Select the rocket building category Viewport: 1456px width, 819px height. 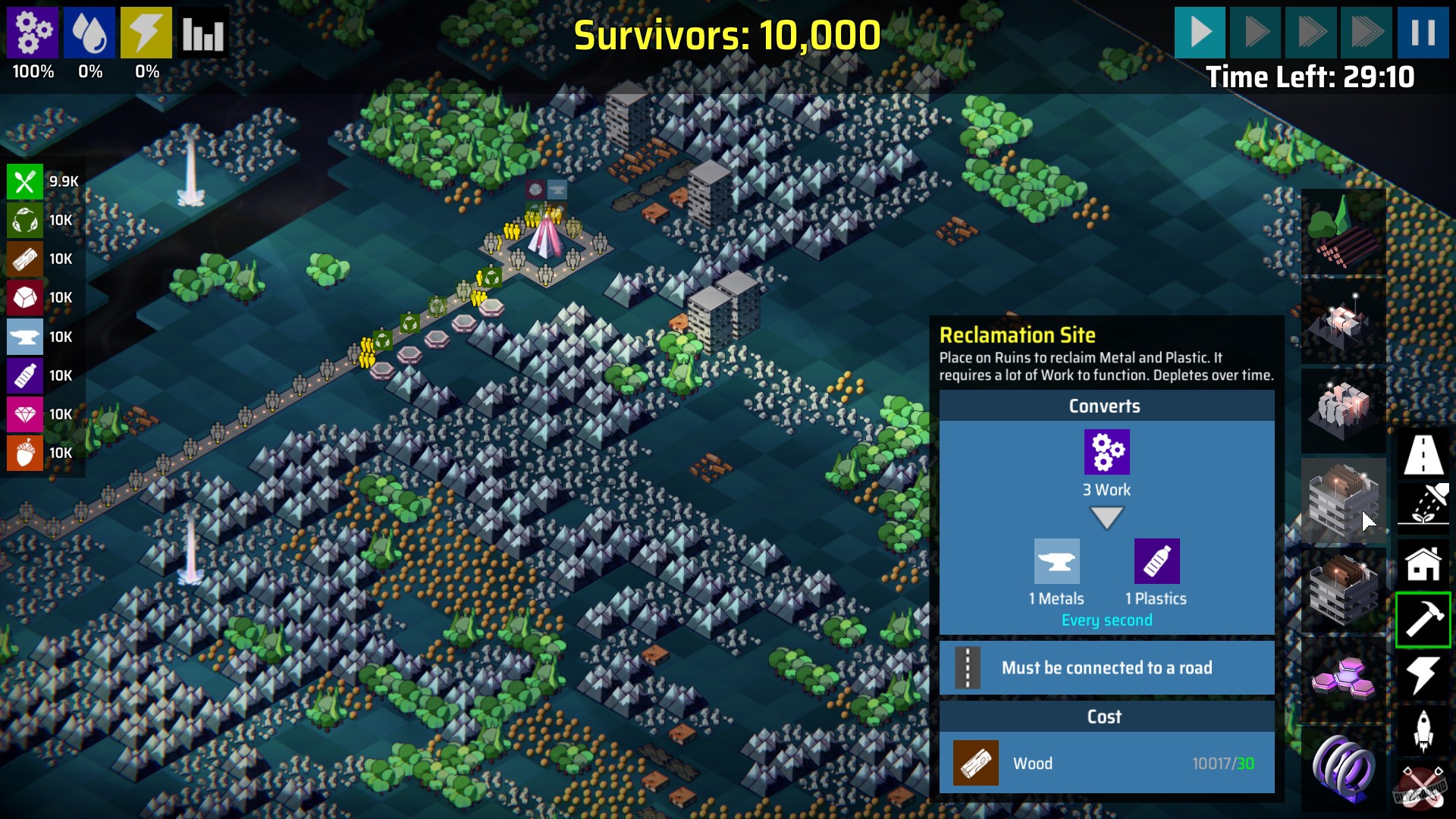coord(1423,730)
